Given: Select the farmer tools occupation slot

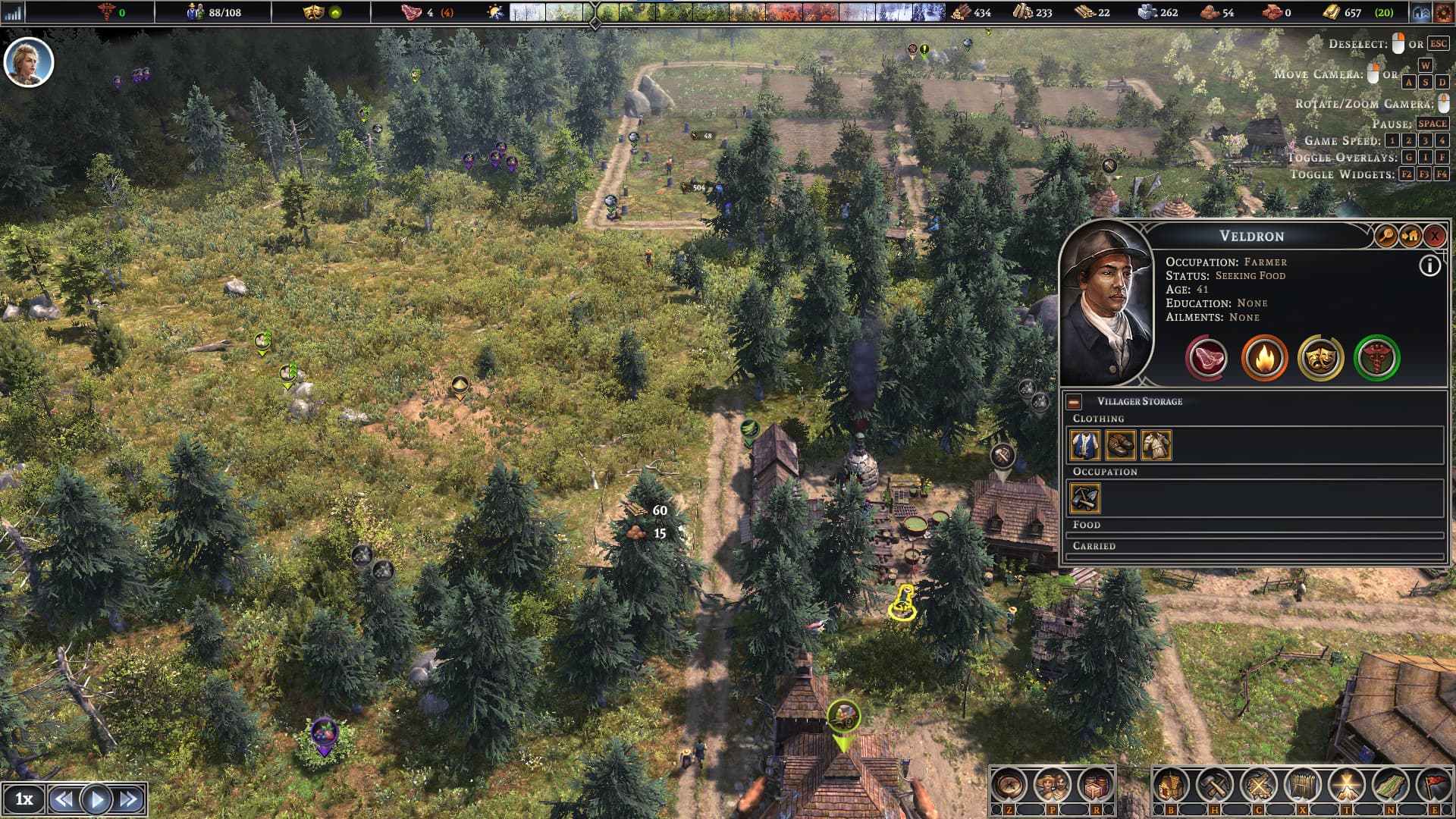Looking at the screenshot, I should point(1085,498).
